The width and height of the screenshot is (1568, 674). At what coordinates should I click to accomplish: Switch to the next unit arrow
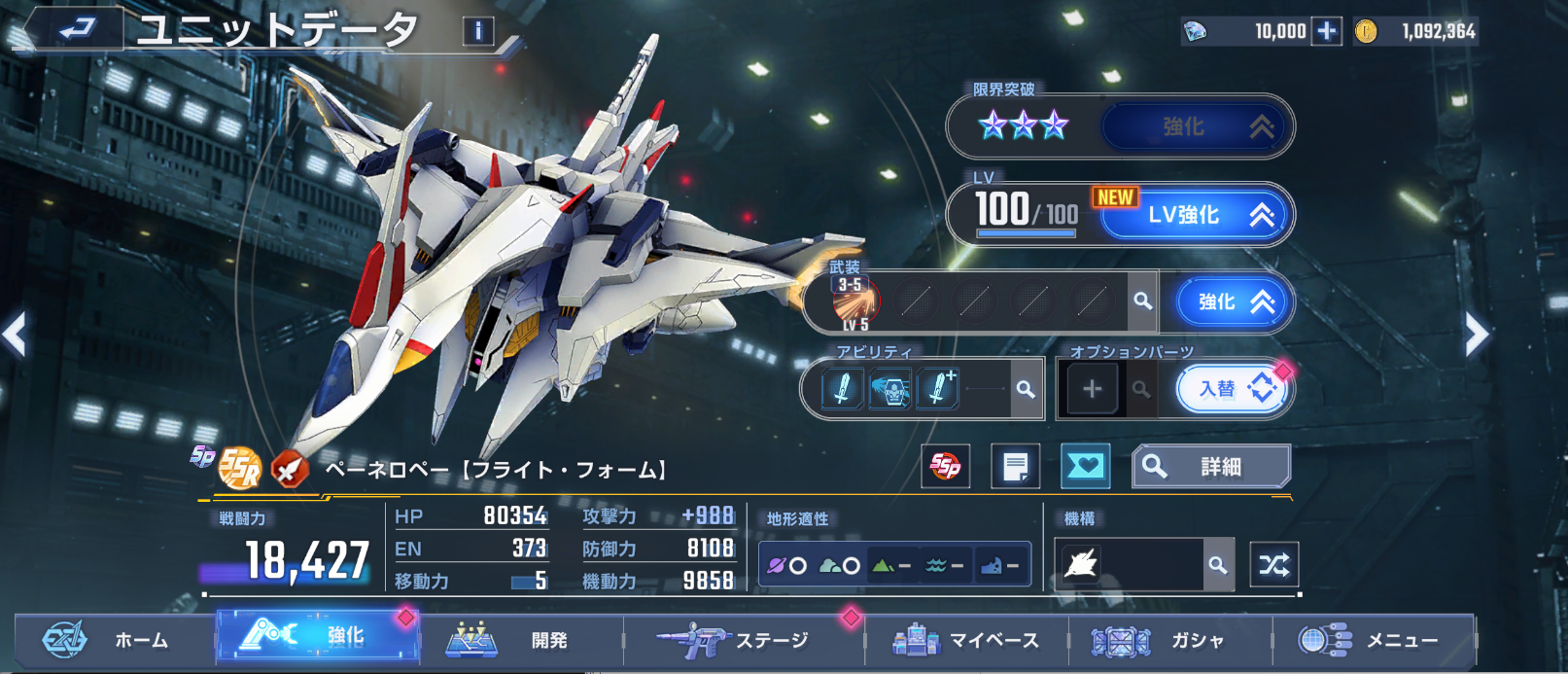click(1476, 336)
